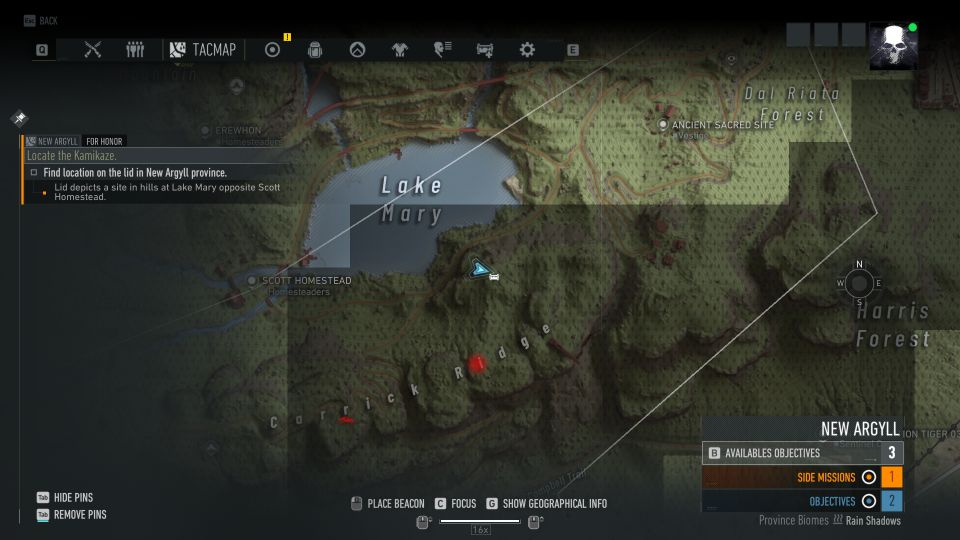This screenshot has width=960, height=540.
Task: Switch to the head-and-list intel tab
Action: point(442,49)
